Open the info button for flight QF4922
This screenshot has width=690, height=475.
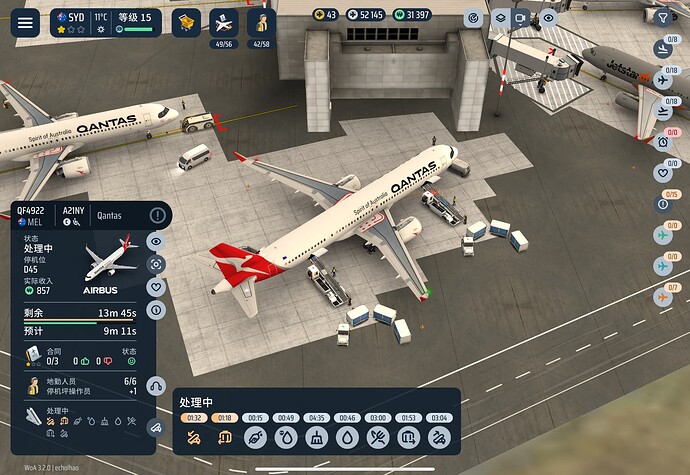pos(156,310)
